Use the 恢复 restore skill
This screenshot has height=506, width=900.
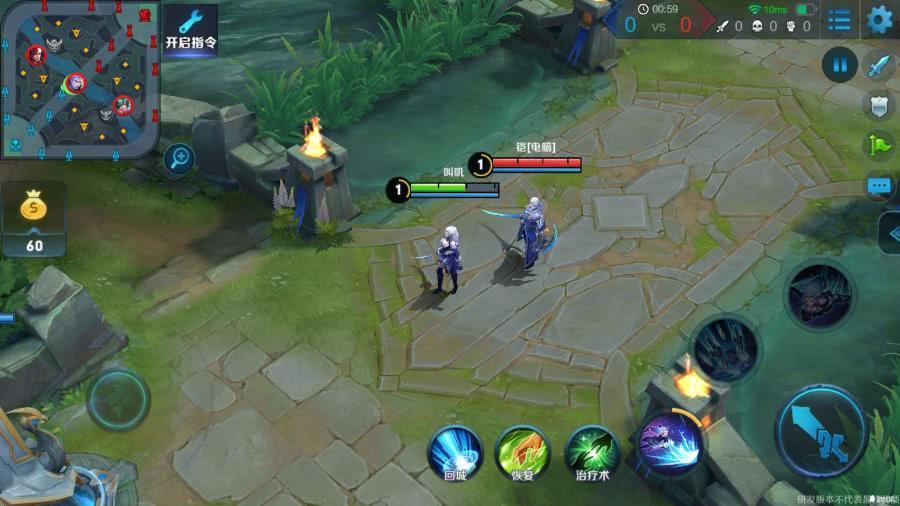tap(523, 450)
